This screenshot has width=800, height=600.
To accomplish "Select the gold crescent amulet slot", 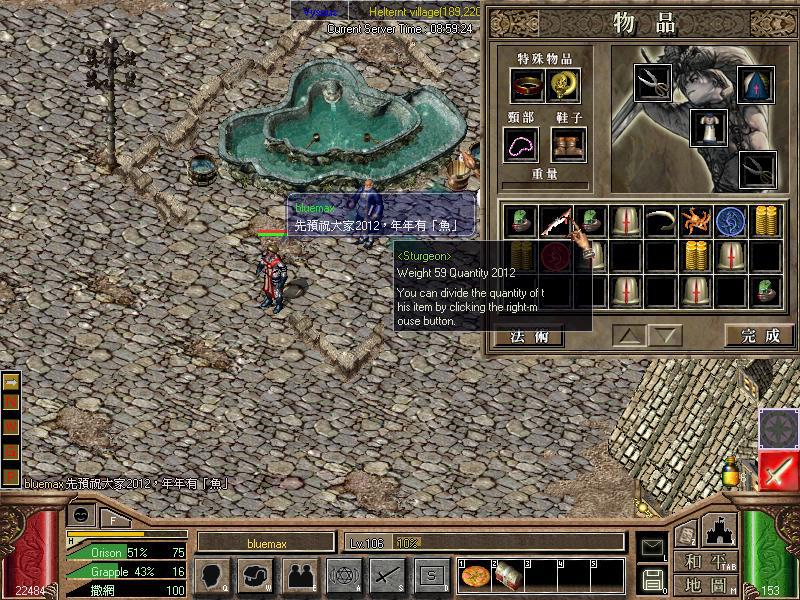I will tap(565, 86).
